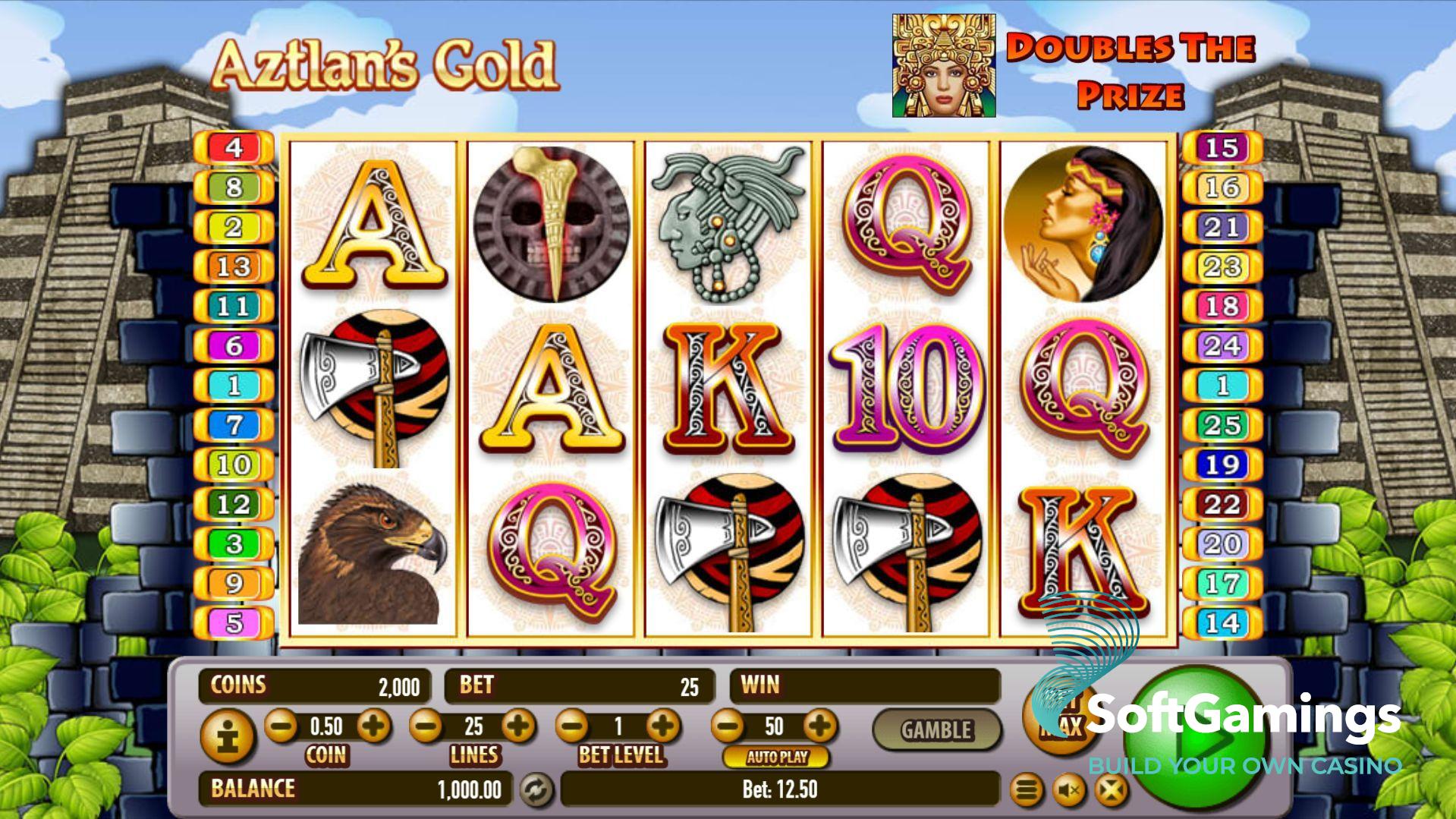1456x819 pixels.
Task: Click the Gamble button
Action: (936, 730)
